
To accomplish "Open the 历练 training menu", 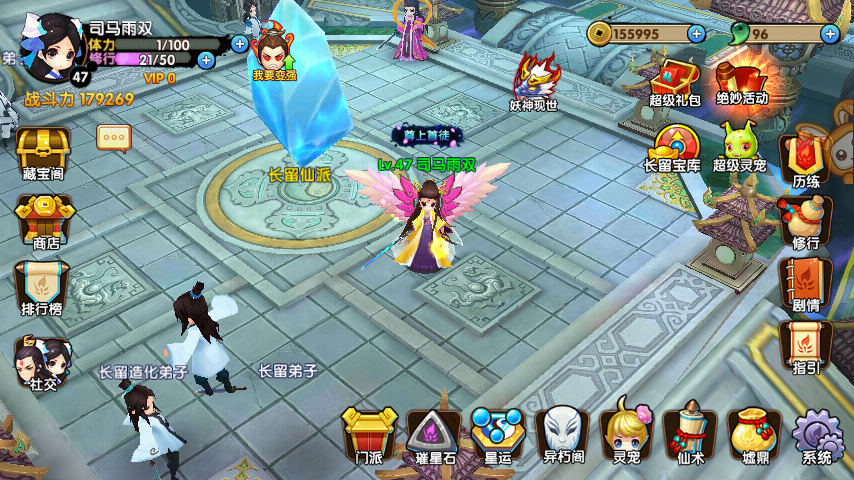I will point(805,160).
